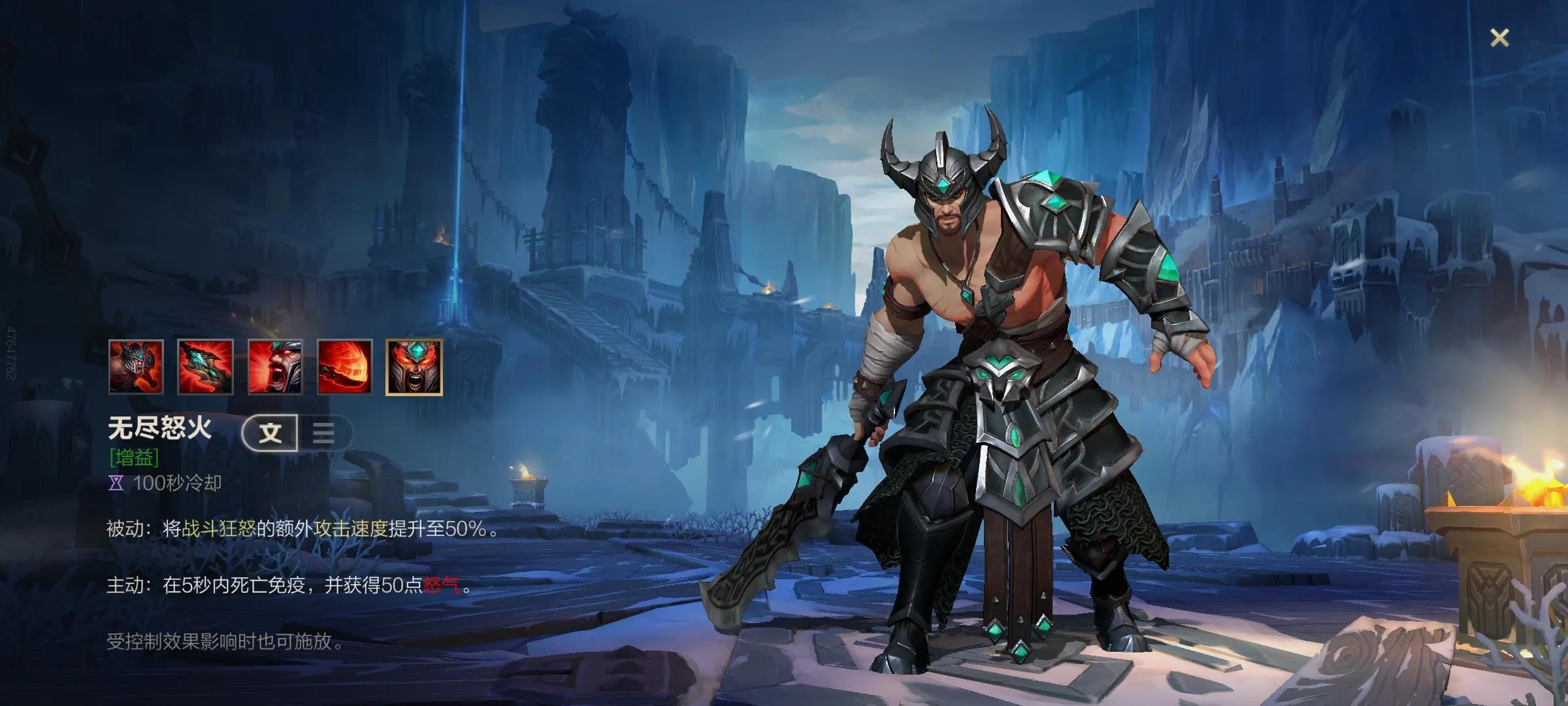Select the highlighted Undying Rage ultimate icon

(414, 367)
